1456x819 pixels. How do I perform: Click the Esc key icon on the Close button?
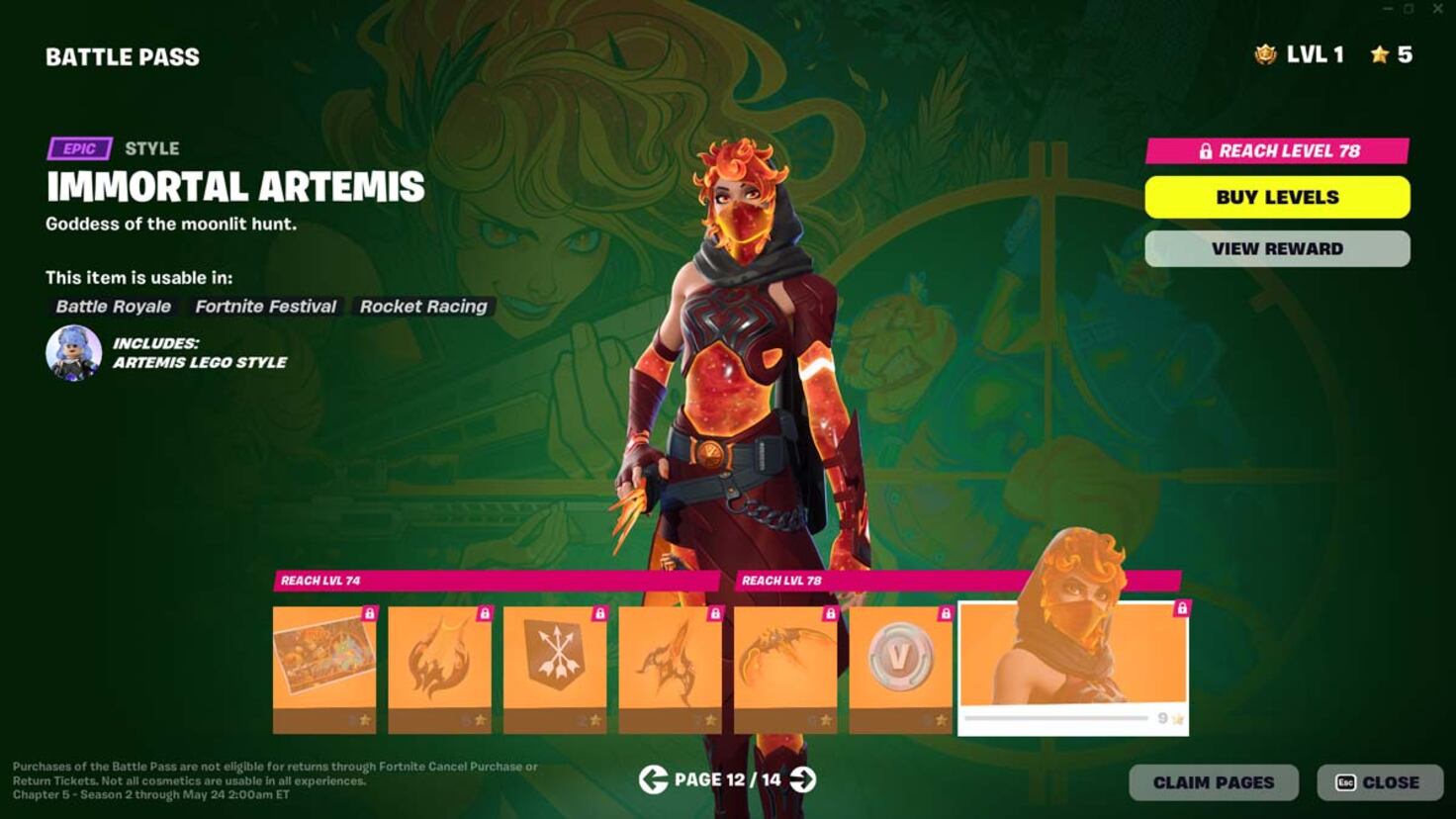click(x=1347, y=781)
